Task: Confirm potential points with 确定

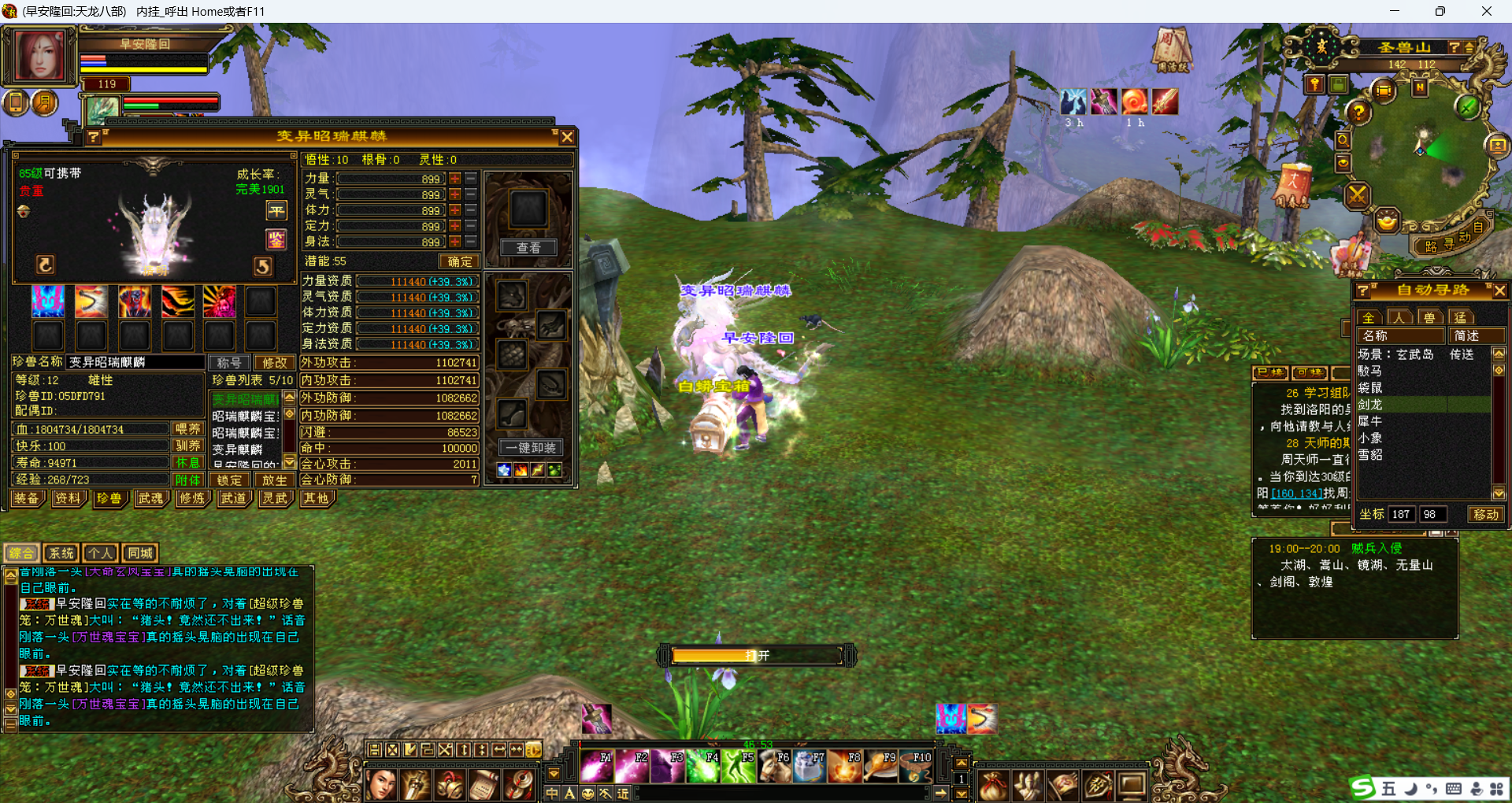Action: tap(459, 261)
